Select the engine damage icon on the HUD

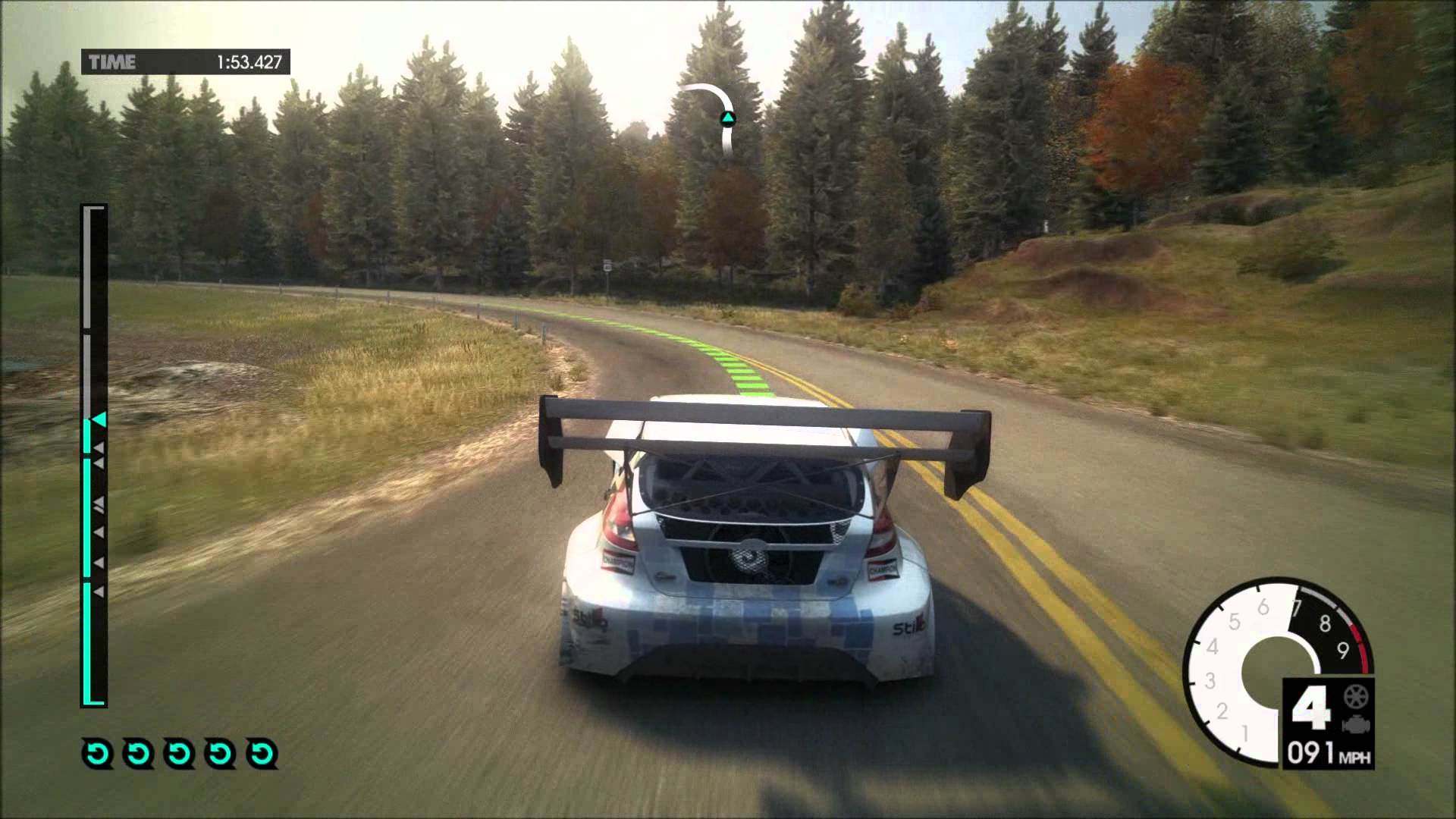pyautogui.click(x=1357, y=725)
